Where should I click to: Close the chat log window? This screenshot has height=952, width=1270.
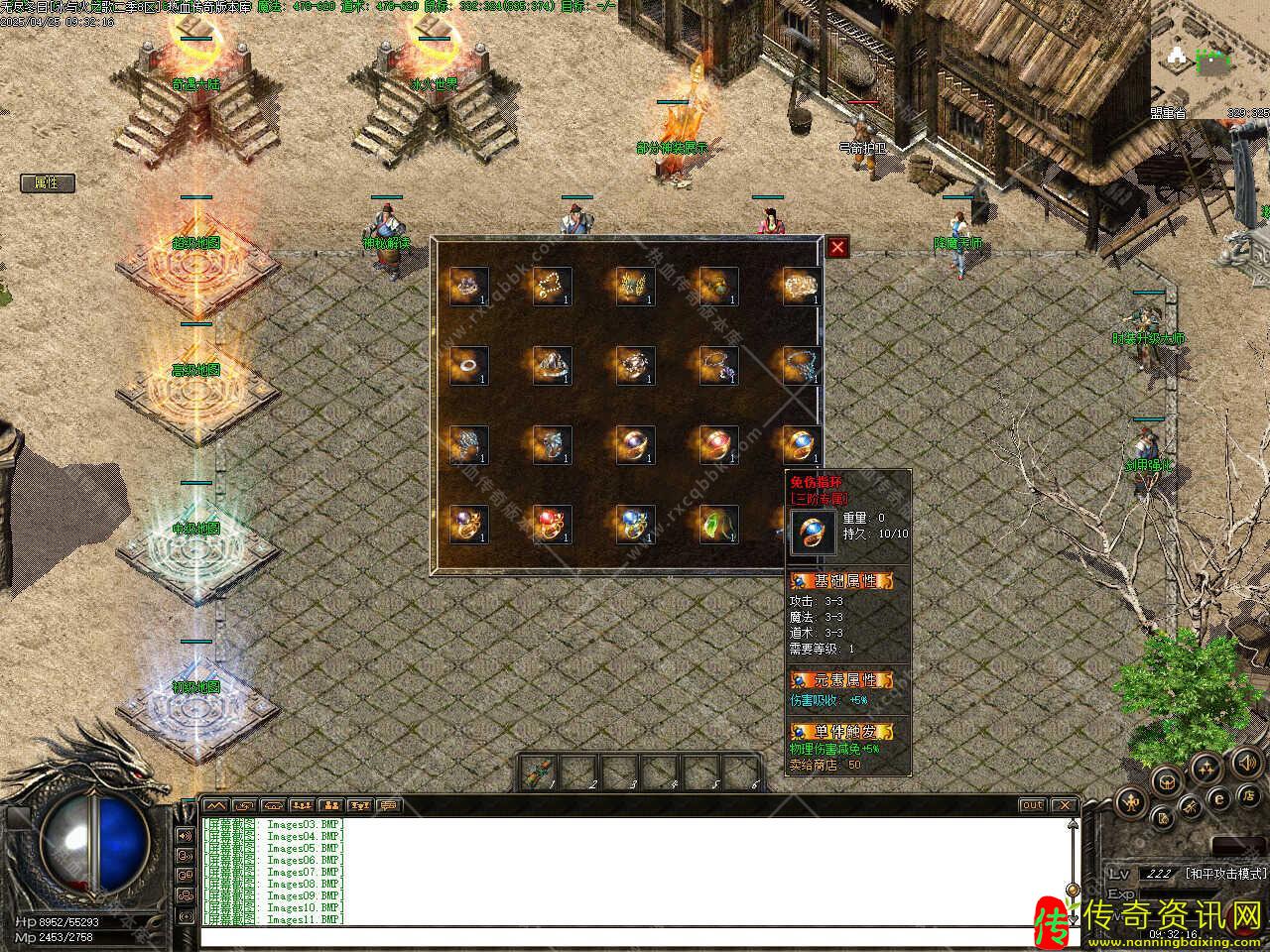coord(1064,805)
